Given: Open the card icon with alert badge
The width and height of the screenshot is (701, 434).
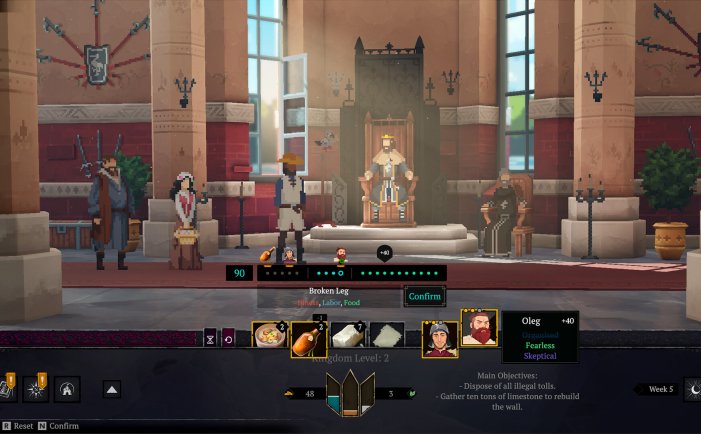Looking at the screenshot, I should 6,389.
